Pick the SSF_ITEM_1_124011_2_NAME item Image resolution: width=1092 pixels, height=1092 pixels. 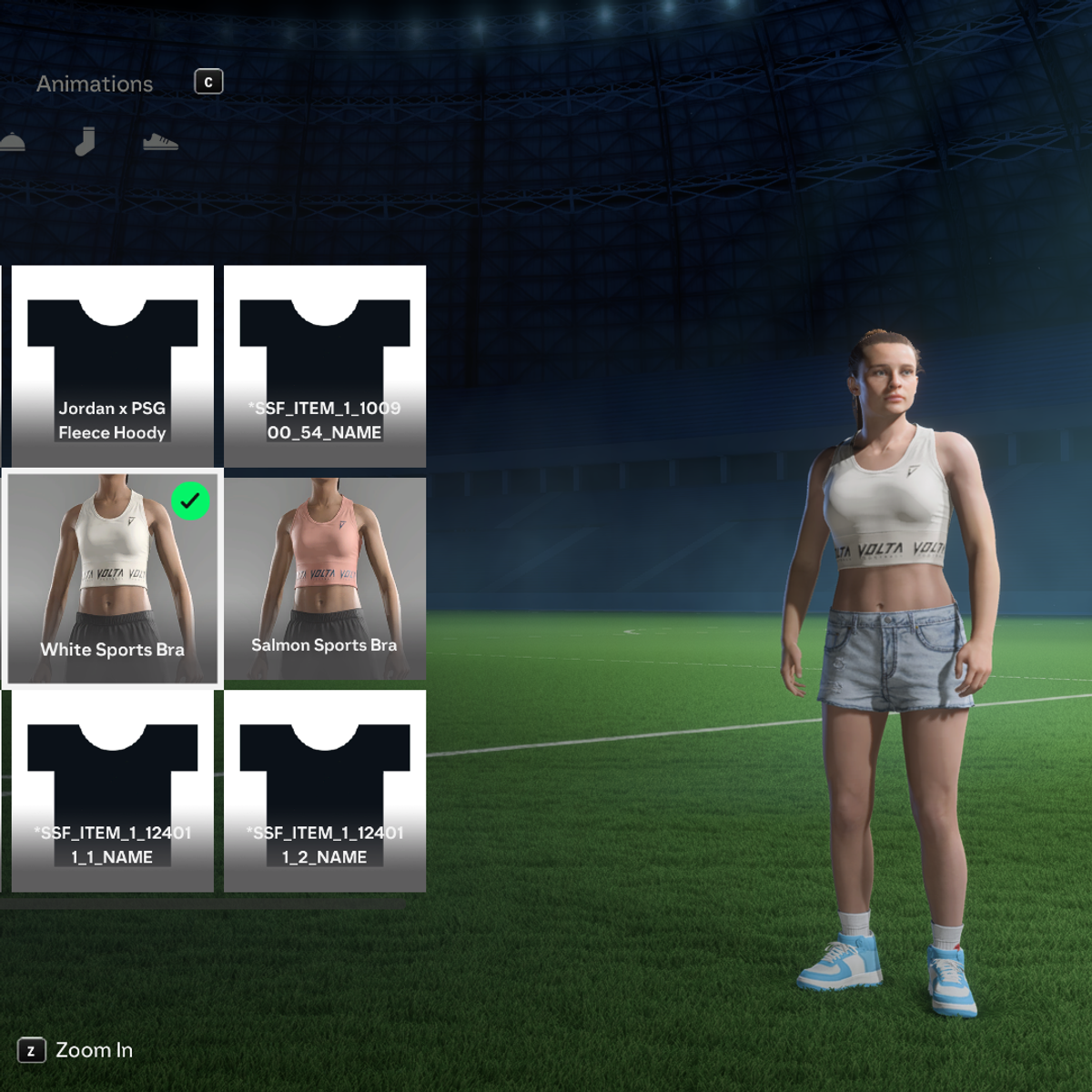pos(325,791)
